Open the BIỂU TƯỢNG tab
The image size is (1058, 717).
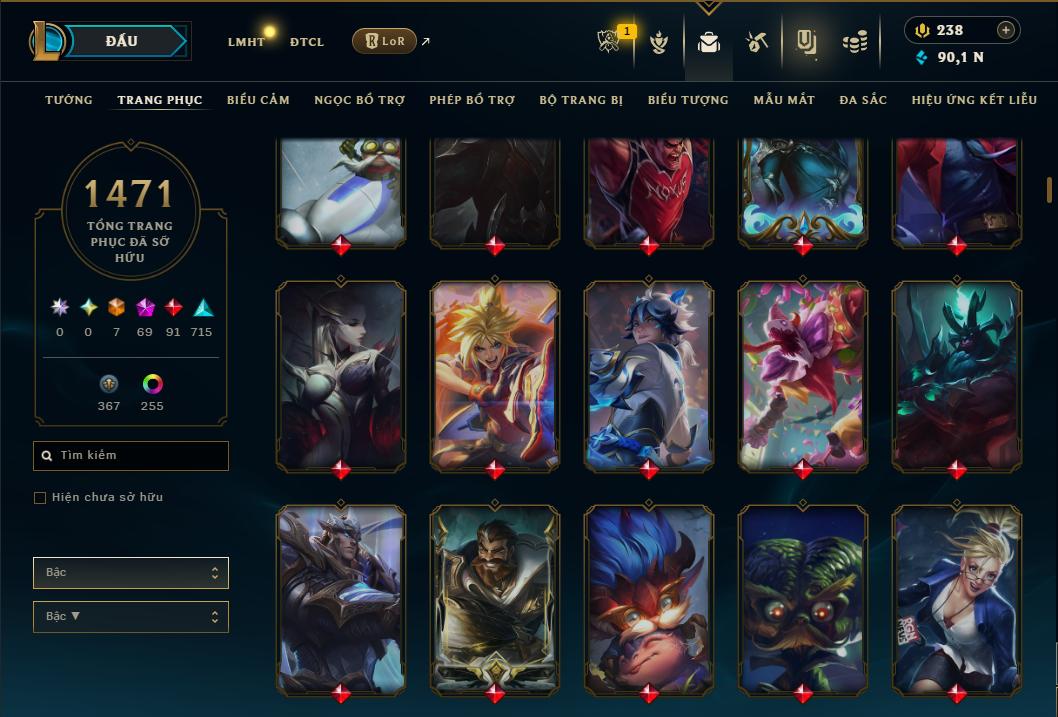click(688, 100)
